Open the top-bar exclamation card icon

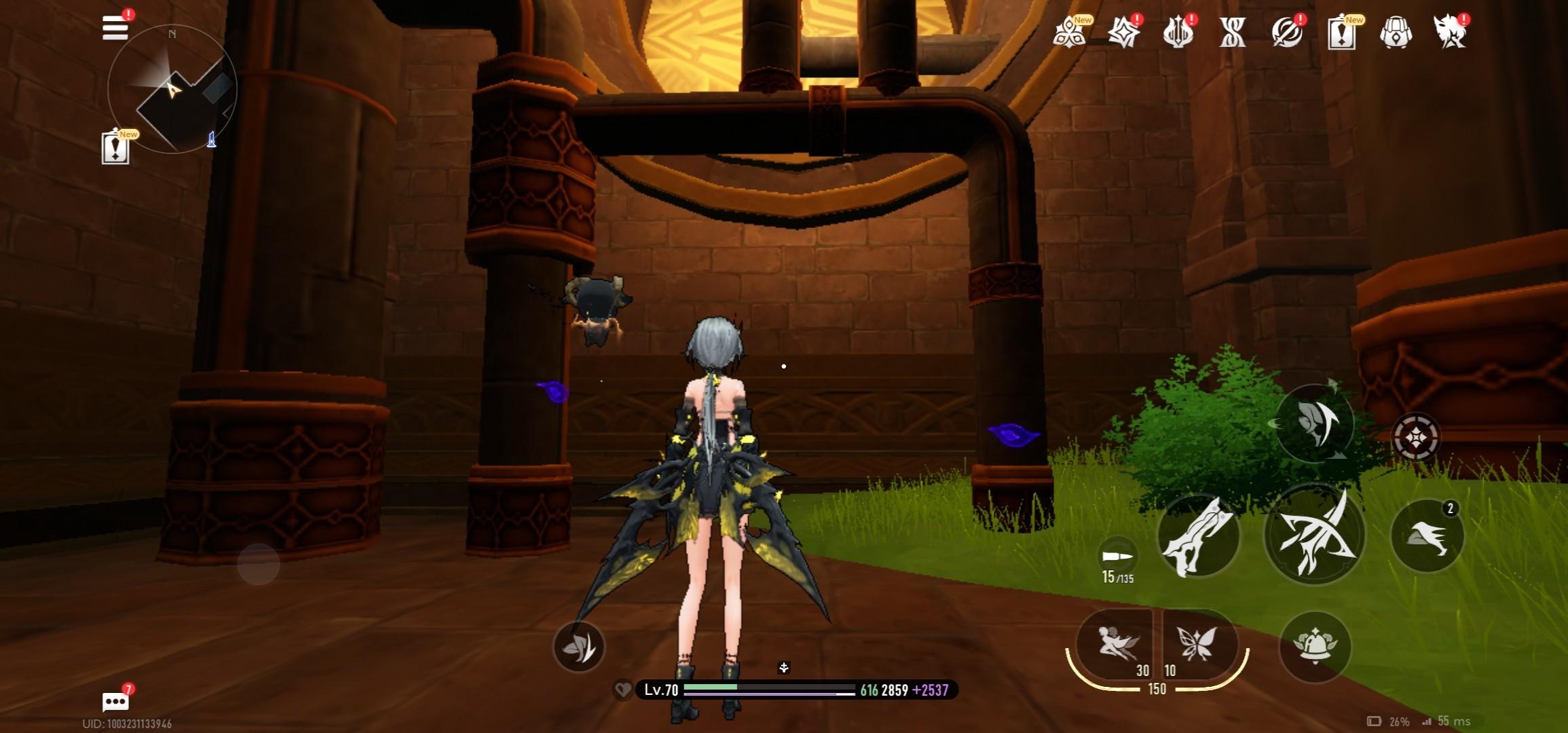point(1341,33)
